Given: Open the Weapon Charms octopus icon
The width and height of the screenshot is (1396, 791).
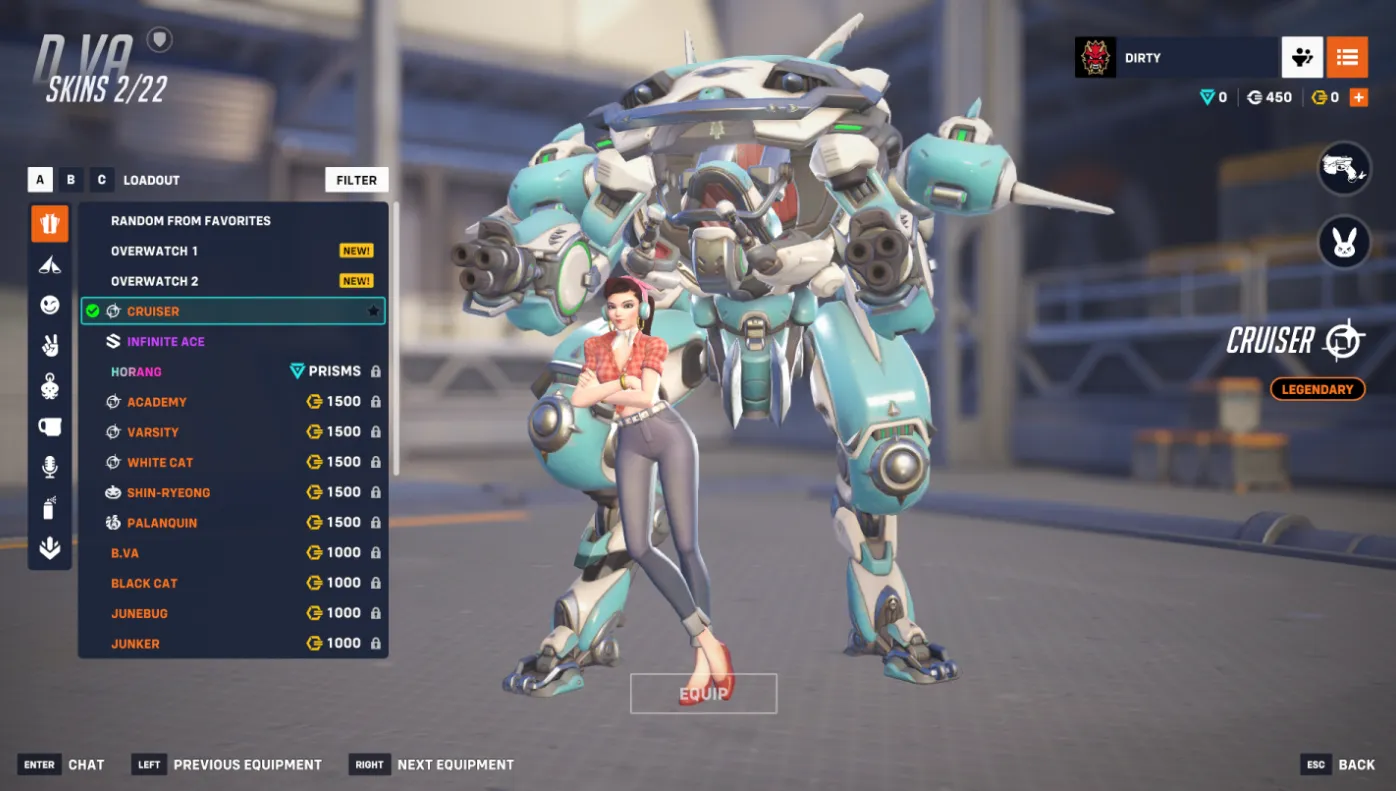Looking at the screenshot, I should [x=49, y=385].
